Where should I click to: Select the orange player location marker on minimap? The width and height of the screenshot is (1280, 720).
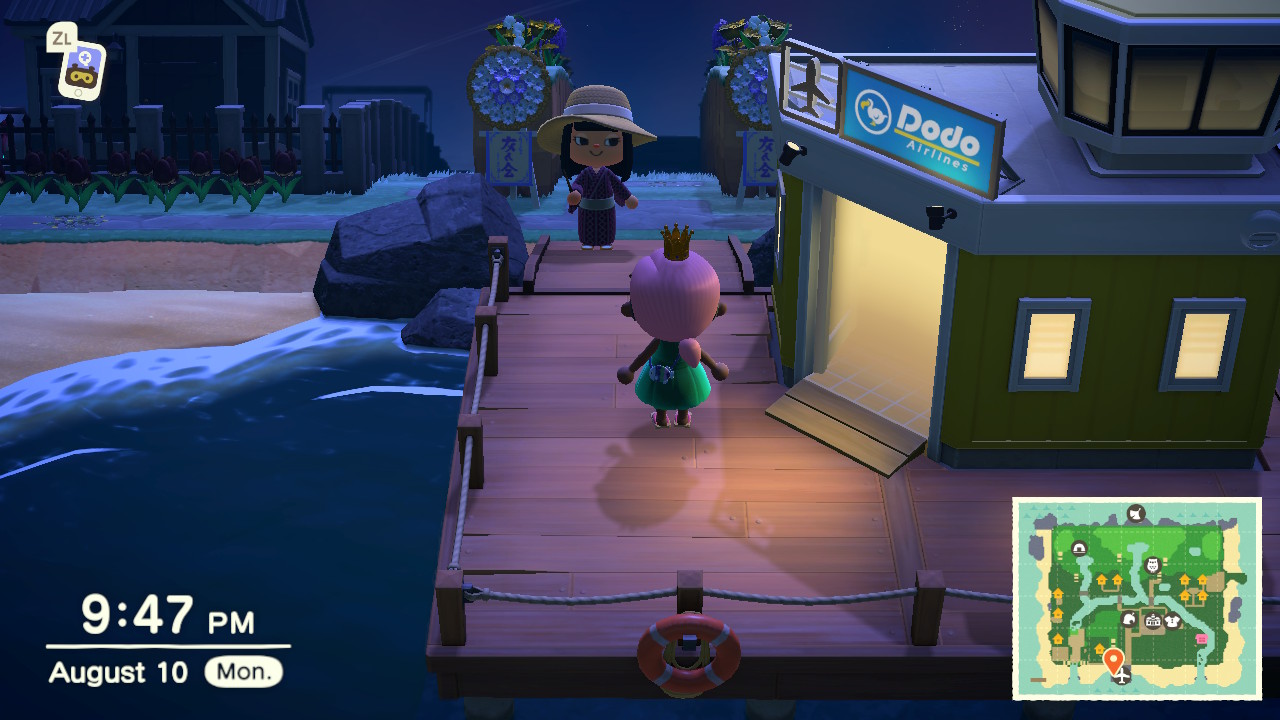pos(1113,660)
